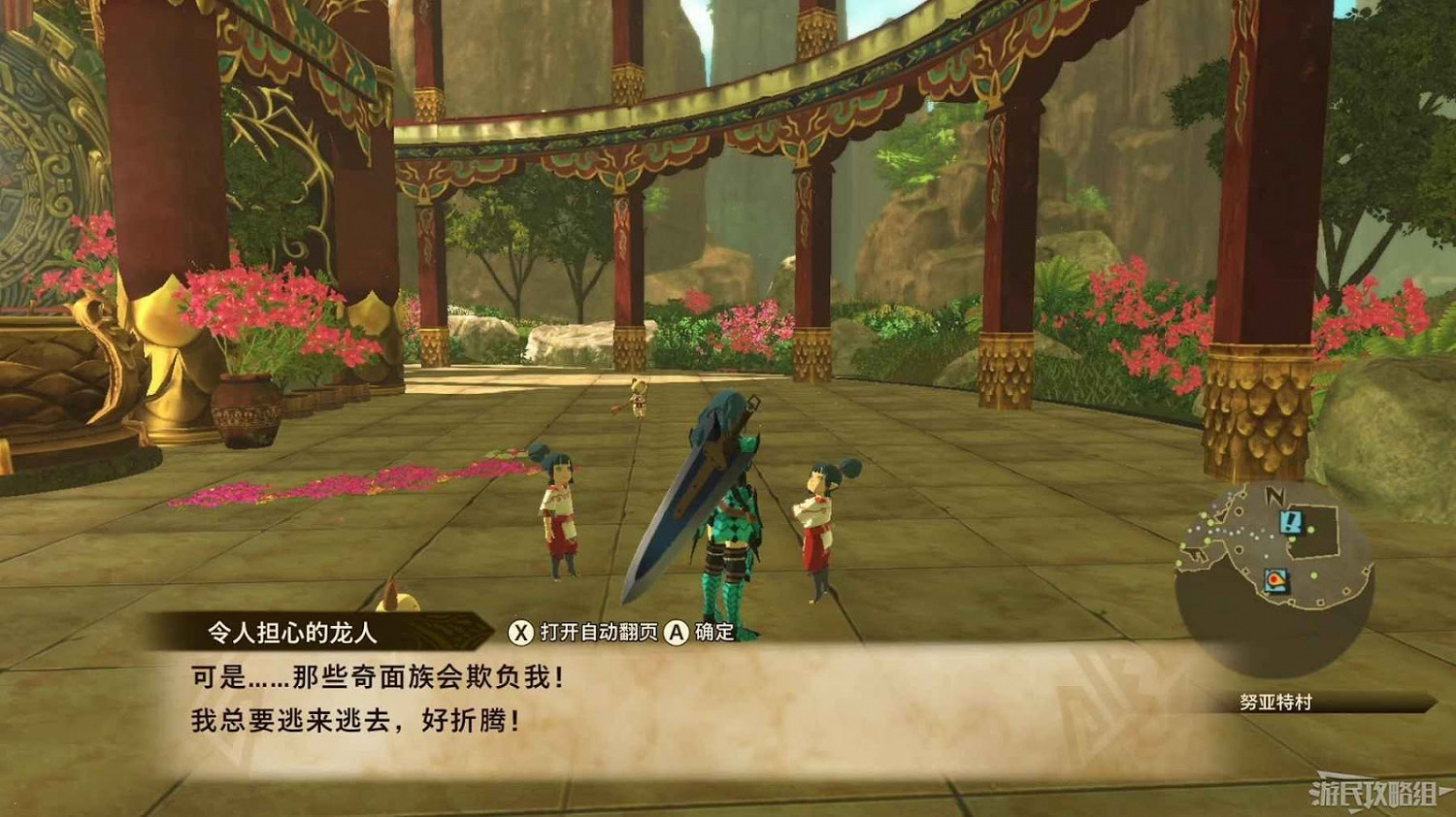Click the north compass indicator on the minimap
Image resolution: width=1456 pixels, height=817 pixels.
tap(1274, 495)
